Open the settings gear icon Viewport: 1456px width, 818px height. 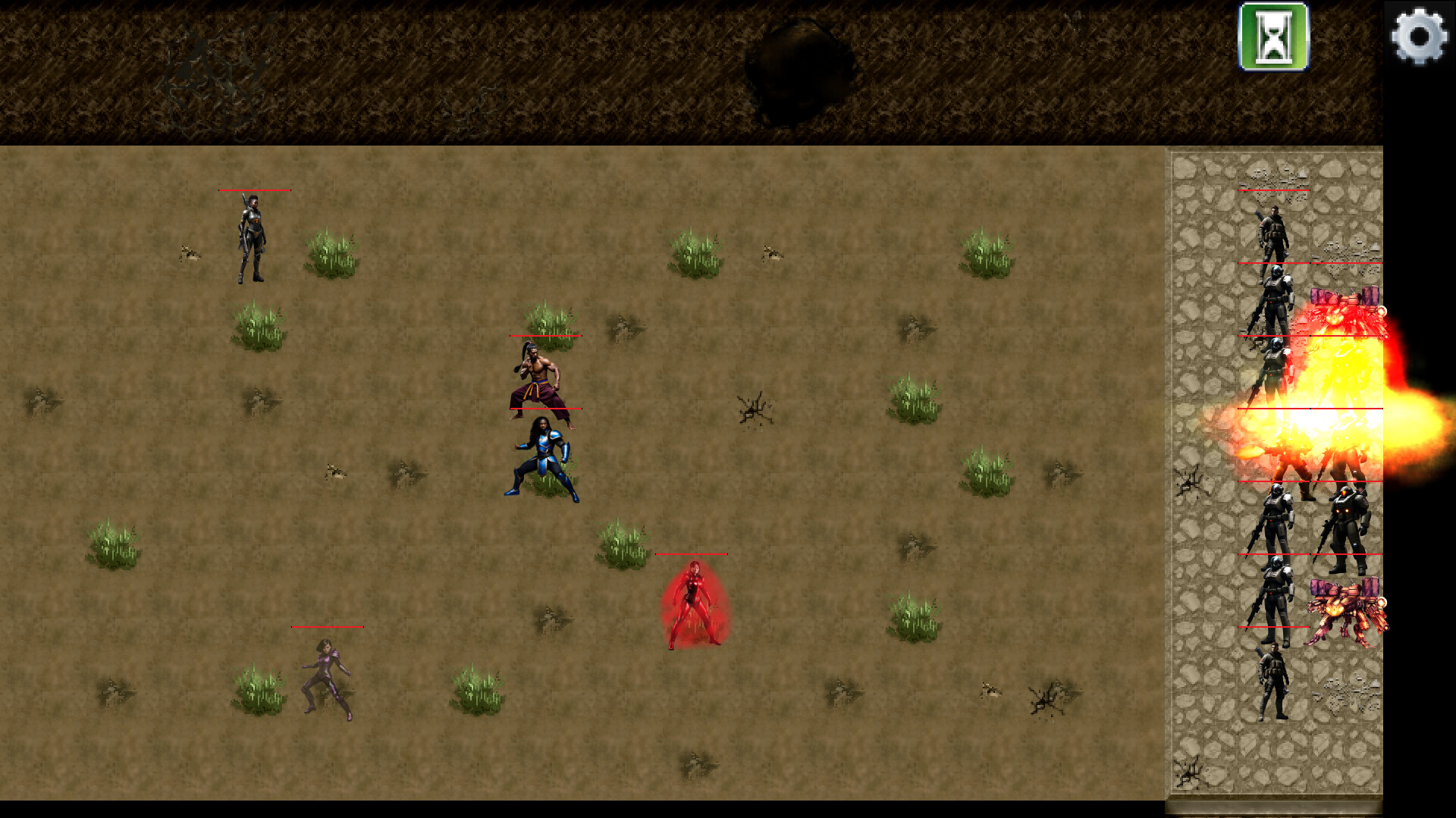1420,37
